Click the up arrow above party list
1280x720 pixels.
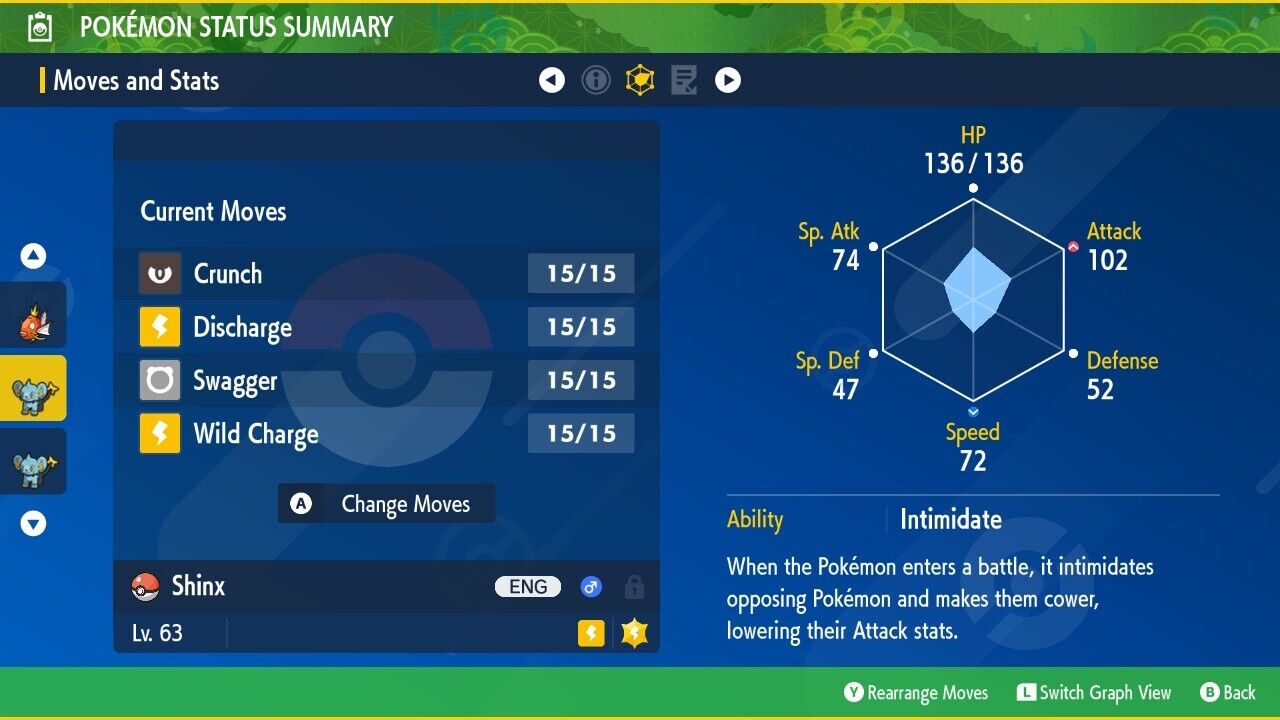click(33, 256)
